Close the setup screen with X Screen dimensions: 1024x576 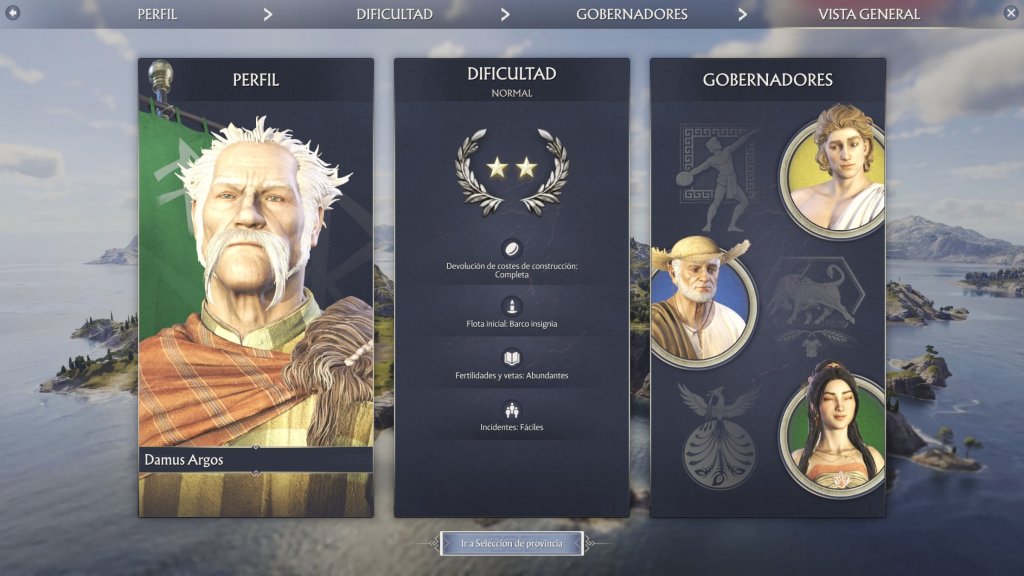click(1010, 13)
